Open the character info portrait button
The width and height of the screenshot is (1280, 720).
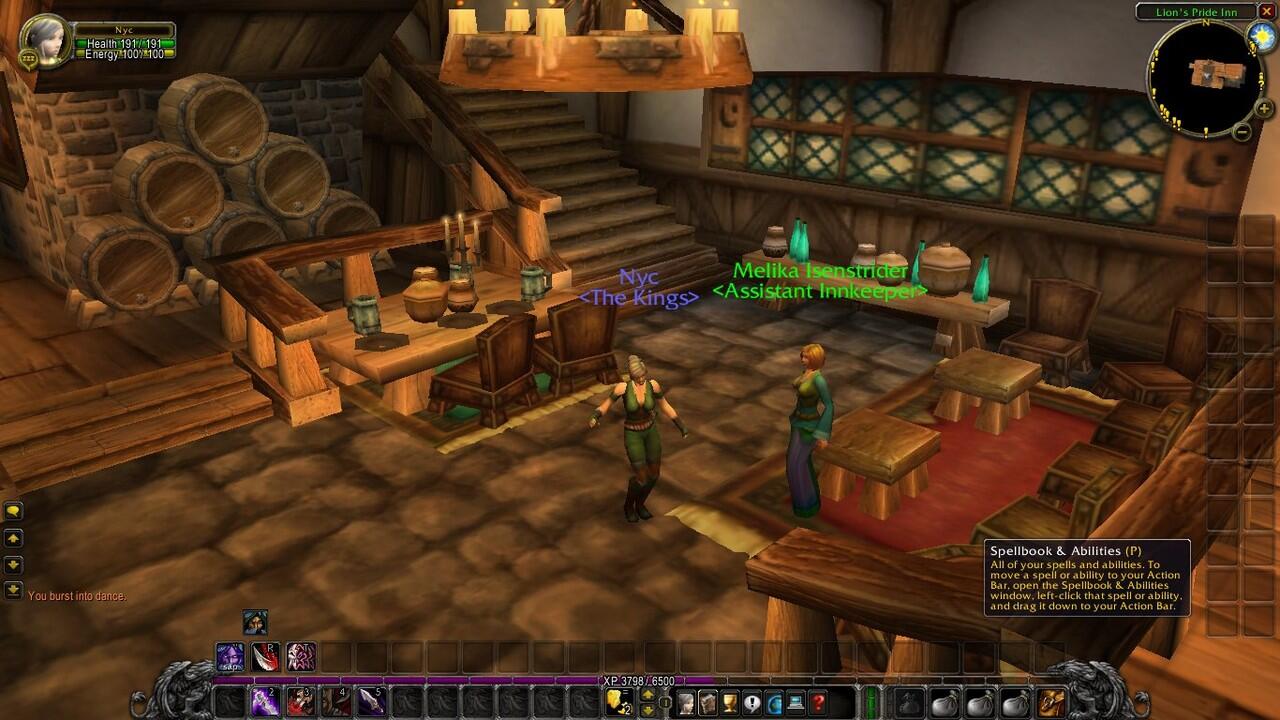(x=687, y=702)
